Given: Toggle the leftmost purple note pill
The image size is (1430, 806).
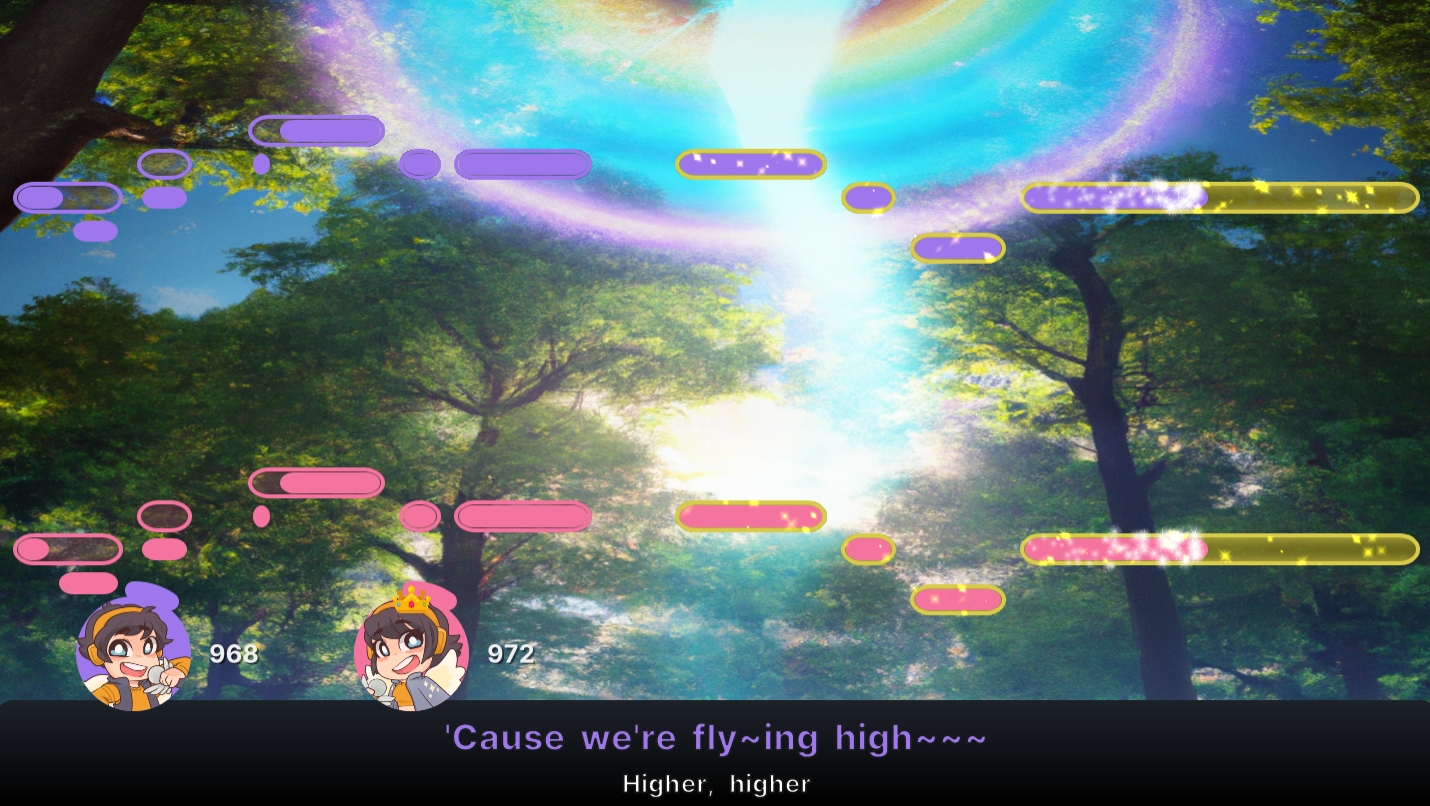Looking at the screenshot, I should [67, 197].
